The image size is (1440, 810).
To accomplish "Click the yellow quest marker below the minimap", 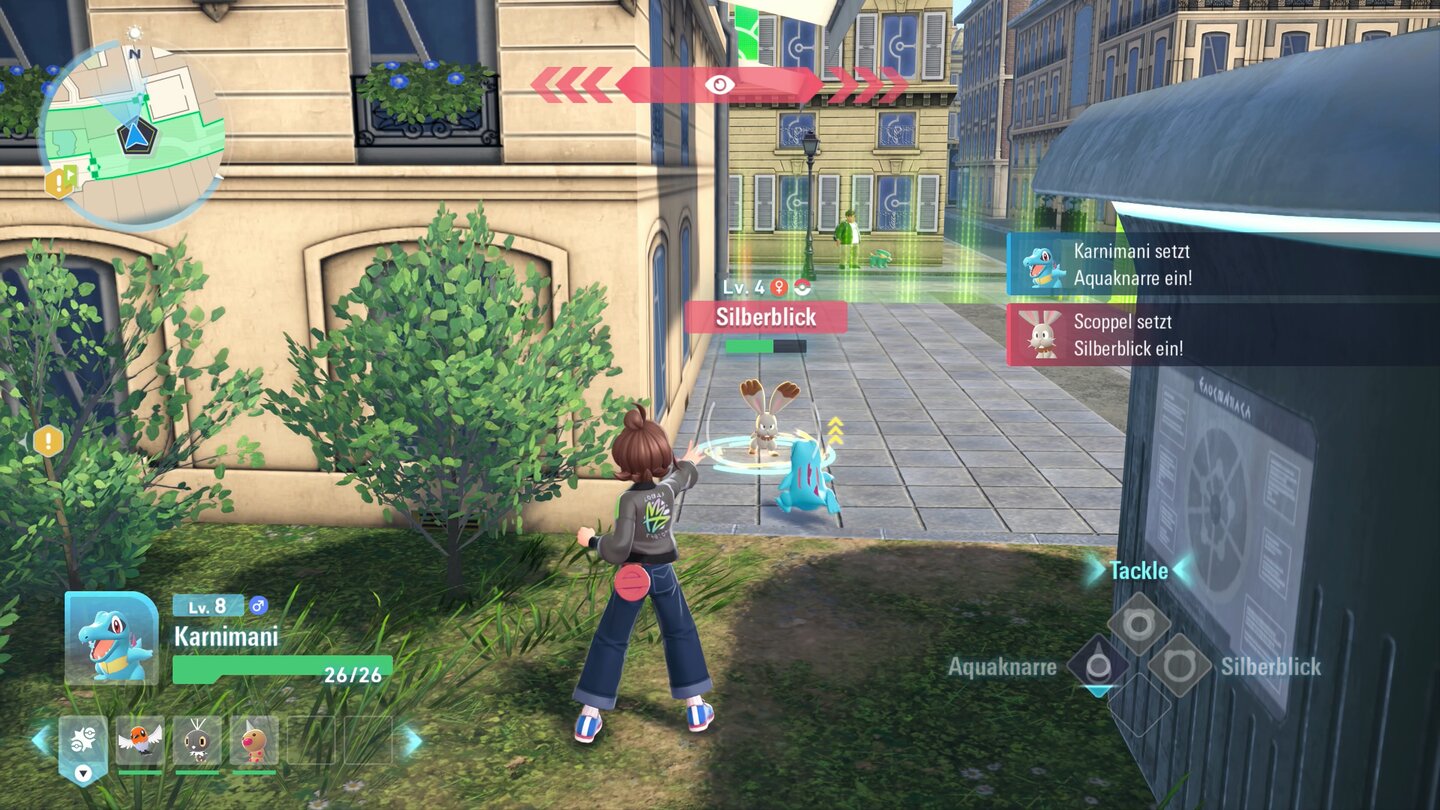I will pyautogui.click(x=57, y=183).
